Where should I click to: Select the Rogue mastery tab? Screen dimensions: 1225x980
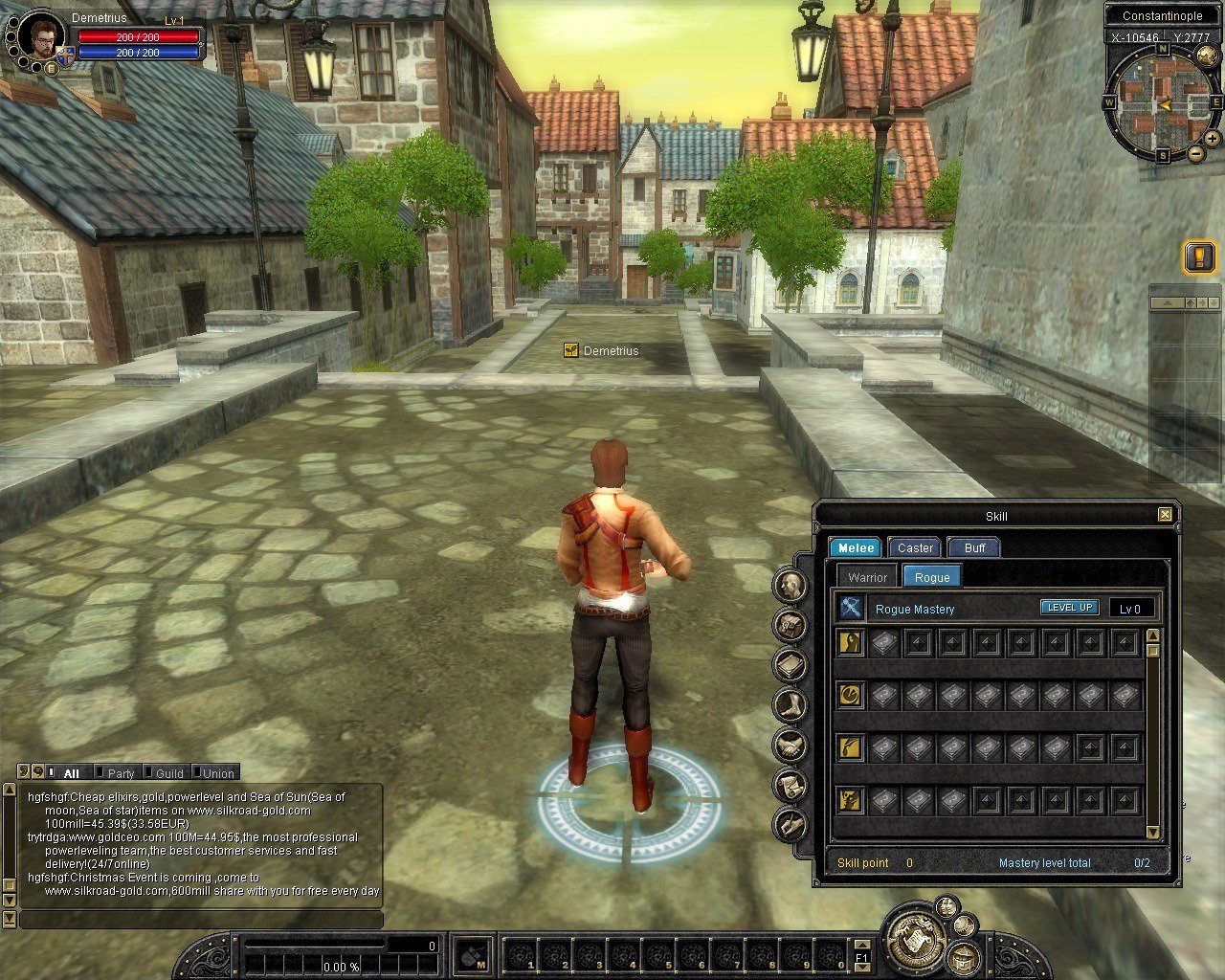tap(931, 577)
